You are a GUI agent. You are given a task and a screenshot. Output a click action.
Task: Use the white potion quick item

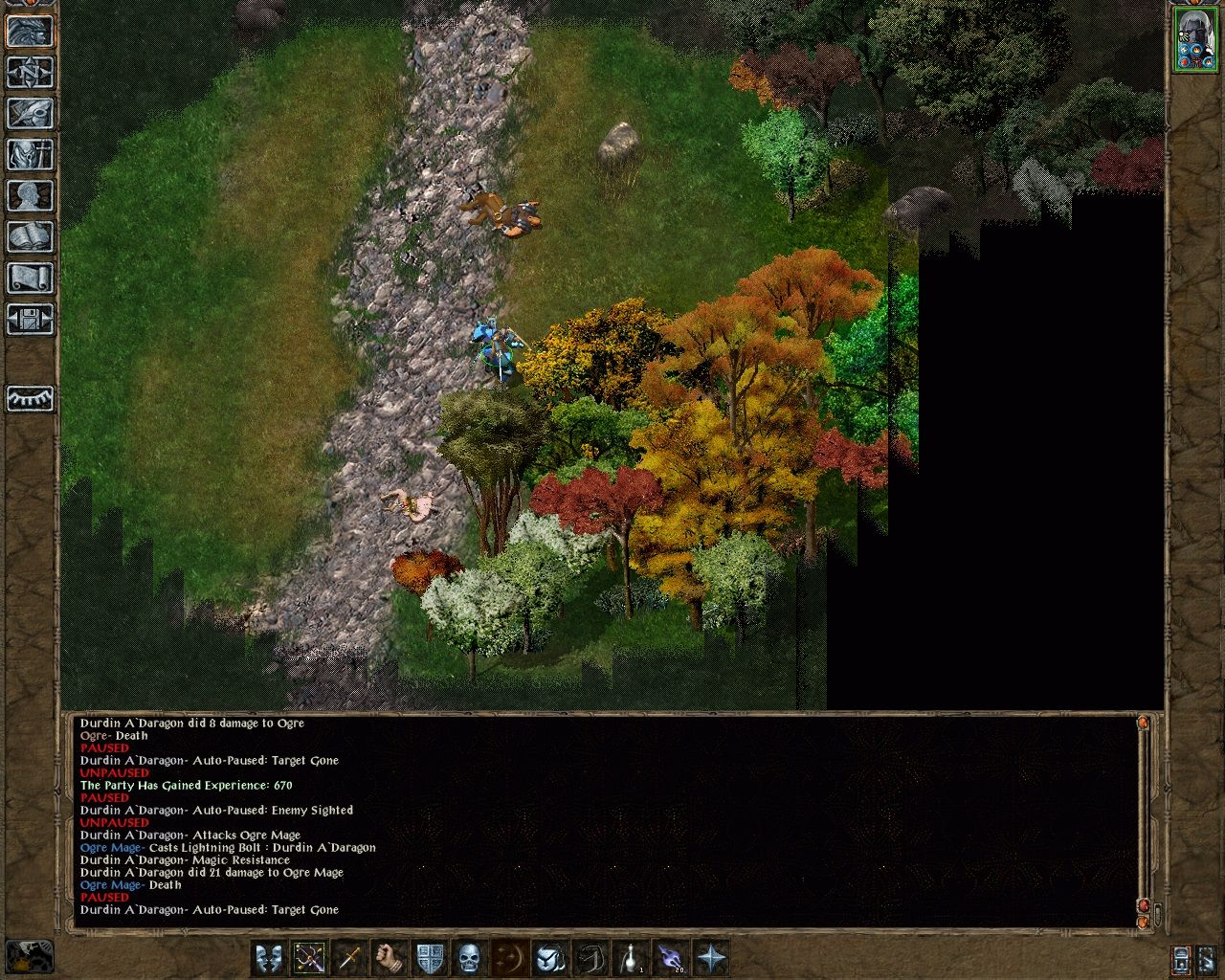[x=631, y=957]
